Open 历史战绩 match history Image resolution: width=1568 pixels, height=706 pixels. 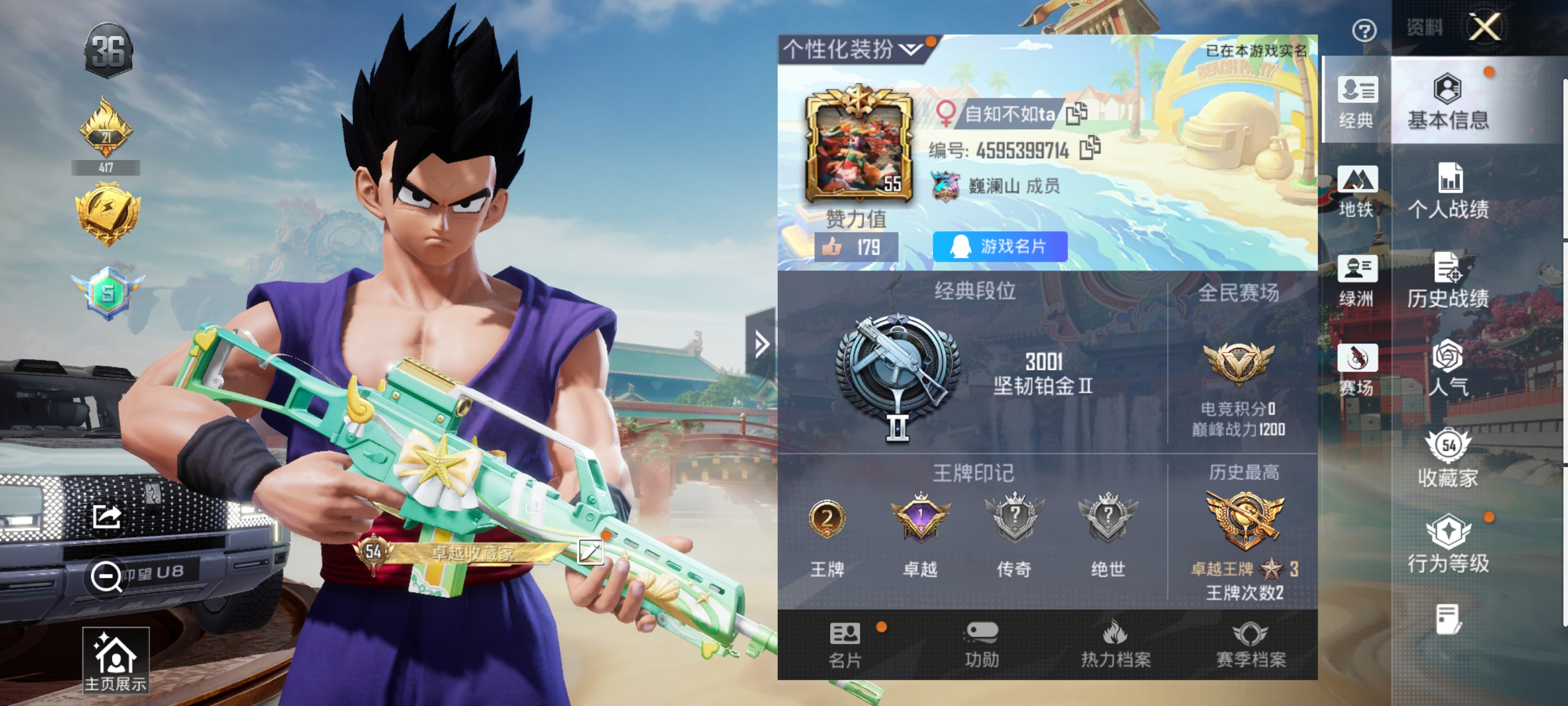[x=1448, y=281]
